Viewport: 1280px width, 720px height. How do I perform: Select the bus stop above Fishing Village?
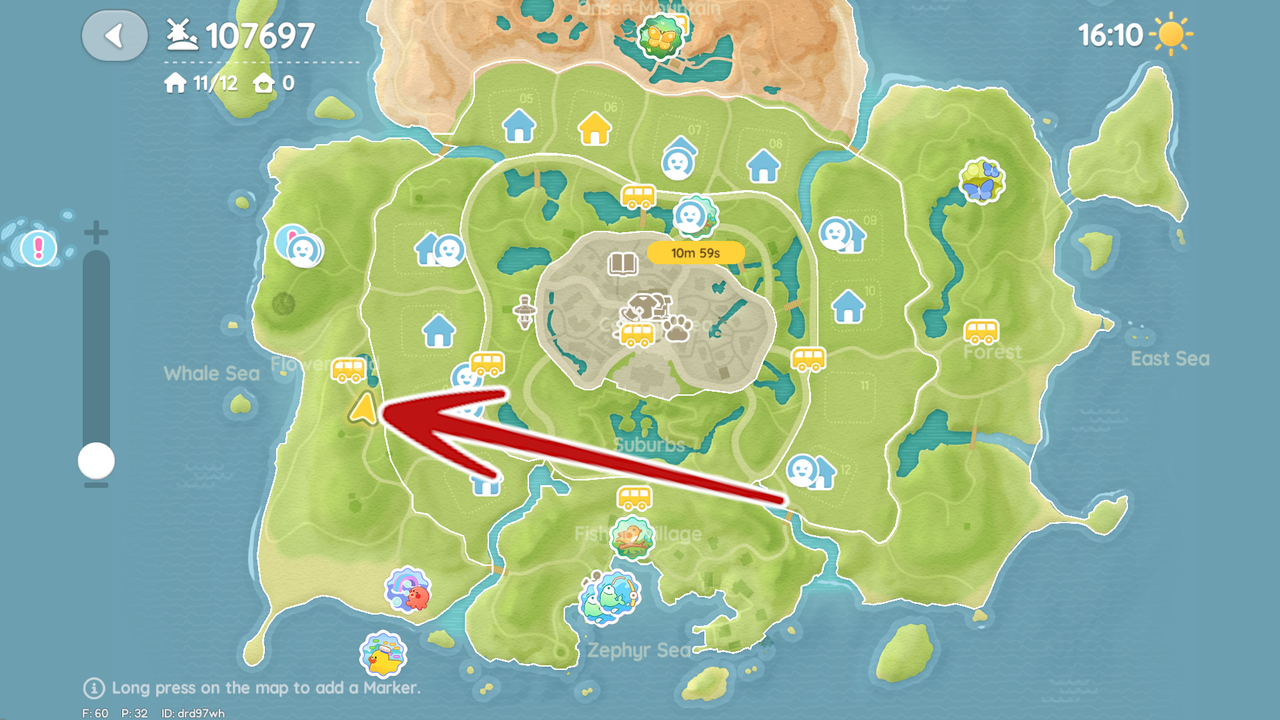634,497
